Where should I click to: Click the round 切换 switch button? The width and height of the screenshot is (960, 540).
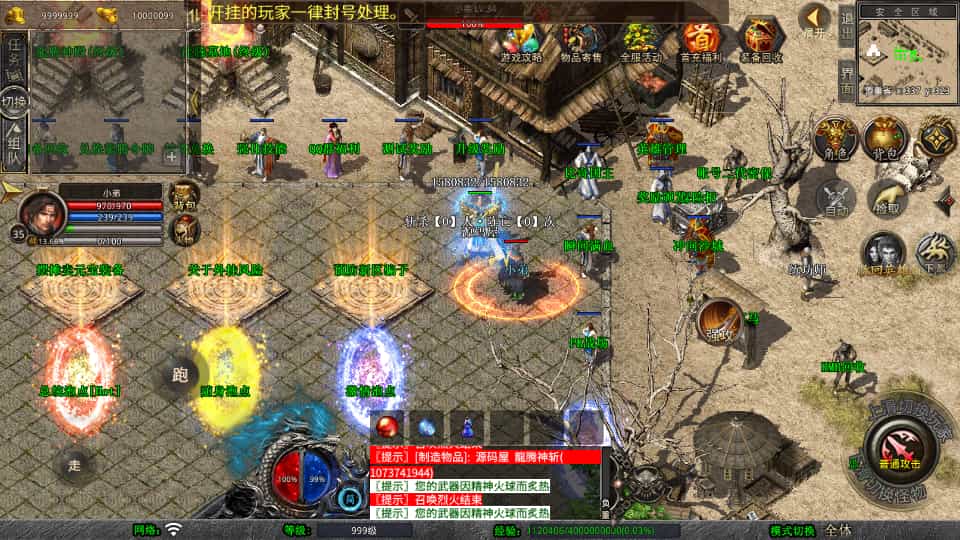15,102
